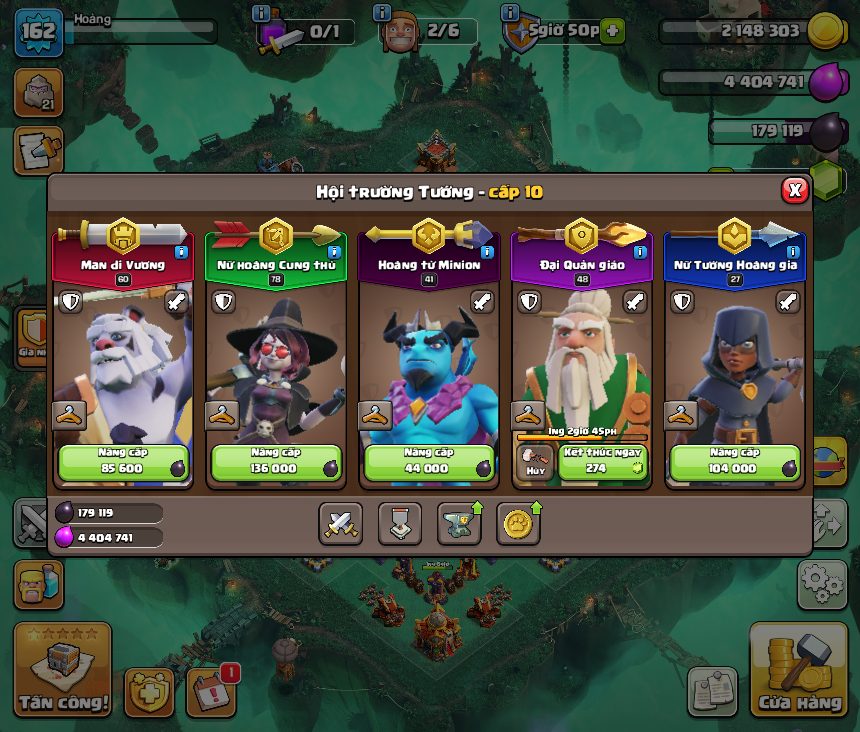
Task: Open the settings gear
Action: point(821,584)
